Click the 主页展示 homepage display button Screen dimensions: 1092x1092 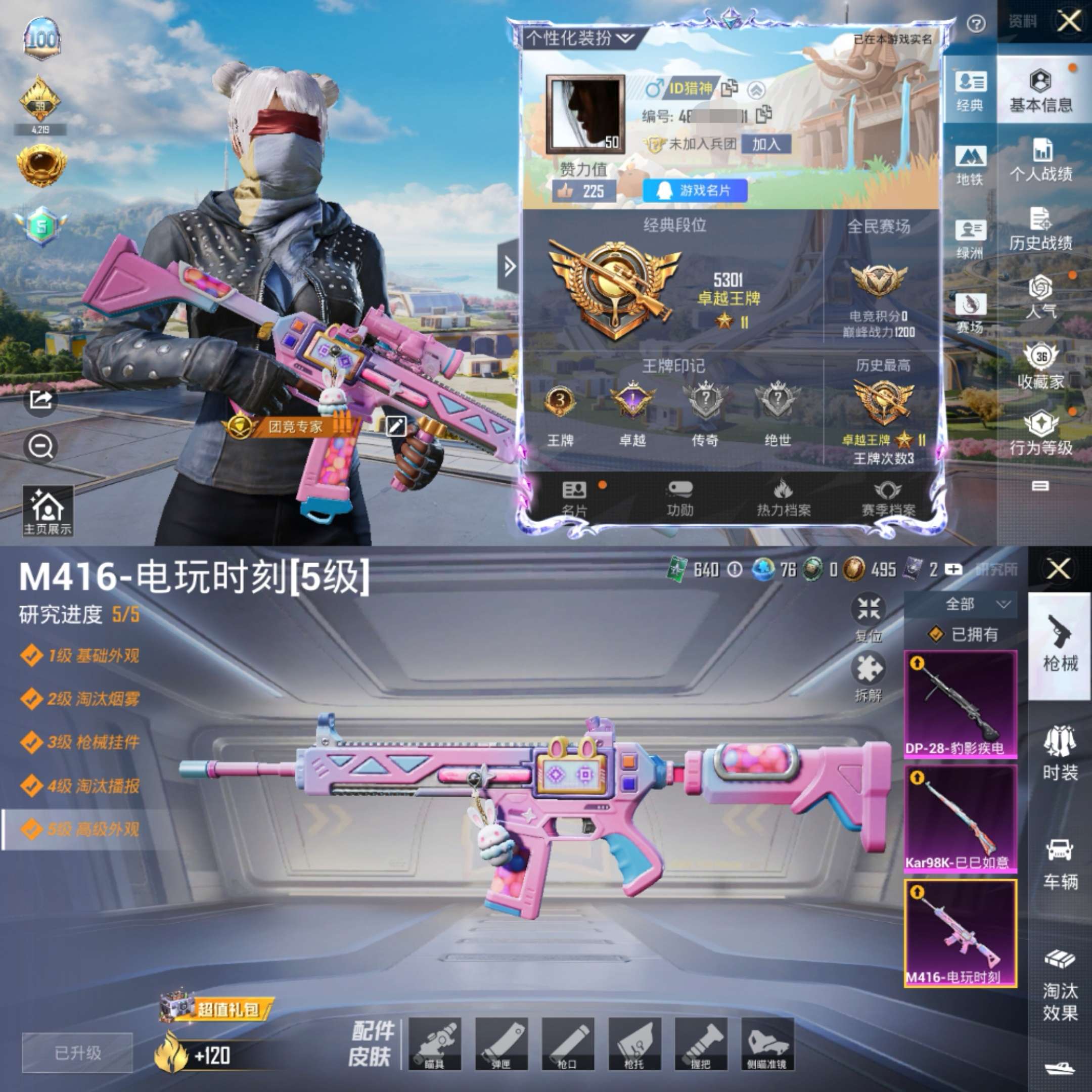coord(48,511)
